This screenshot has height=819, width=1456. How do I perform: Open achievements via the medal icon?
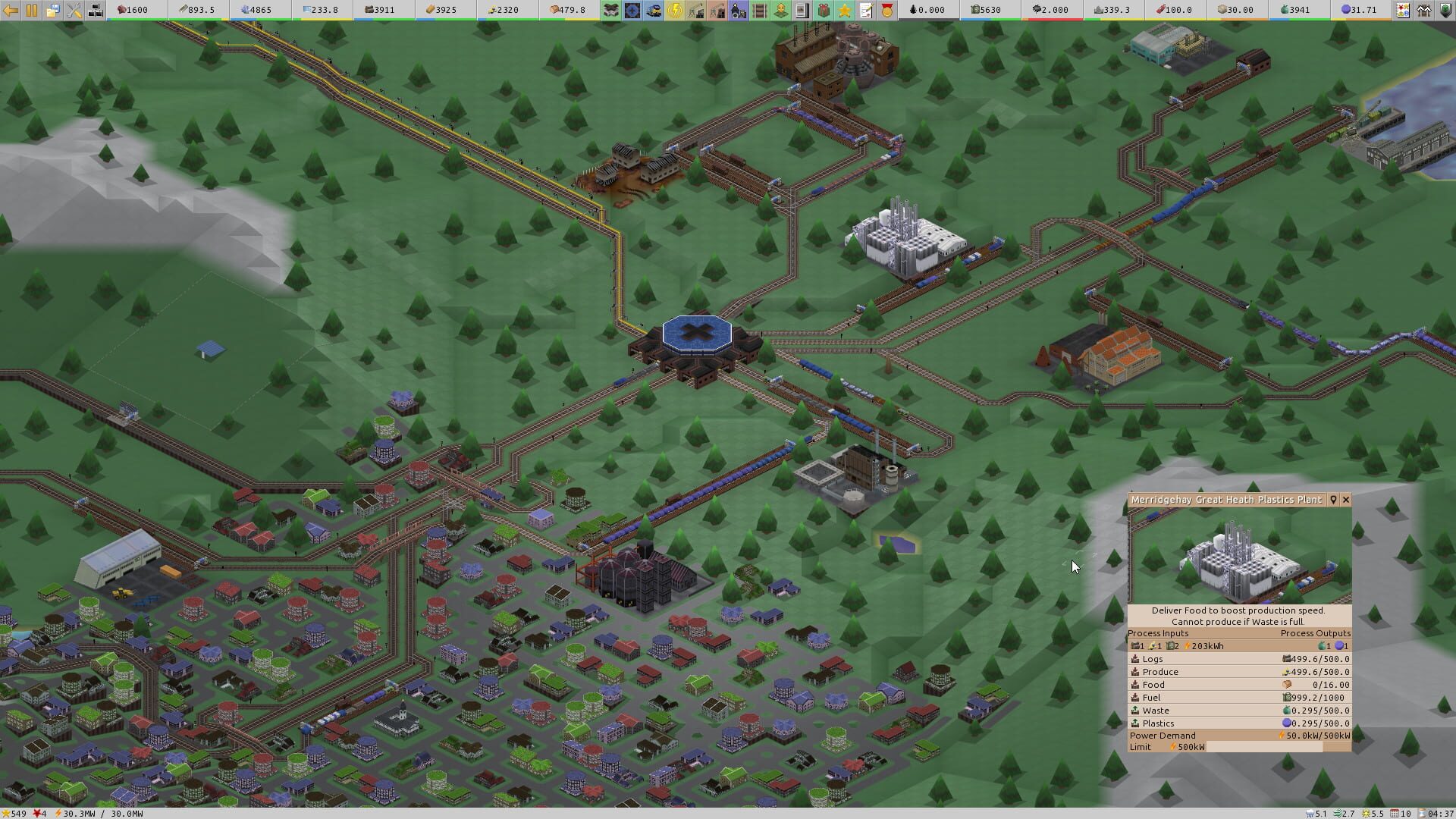pos(886,10)
